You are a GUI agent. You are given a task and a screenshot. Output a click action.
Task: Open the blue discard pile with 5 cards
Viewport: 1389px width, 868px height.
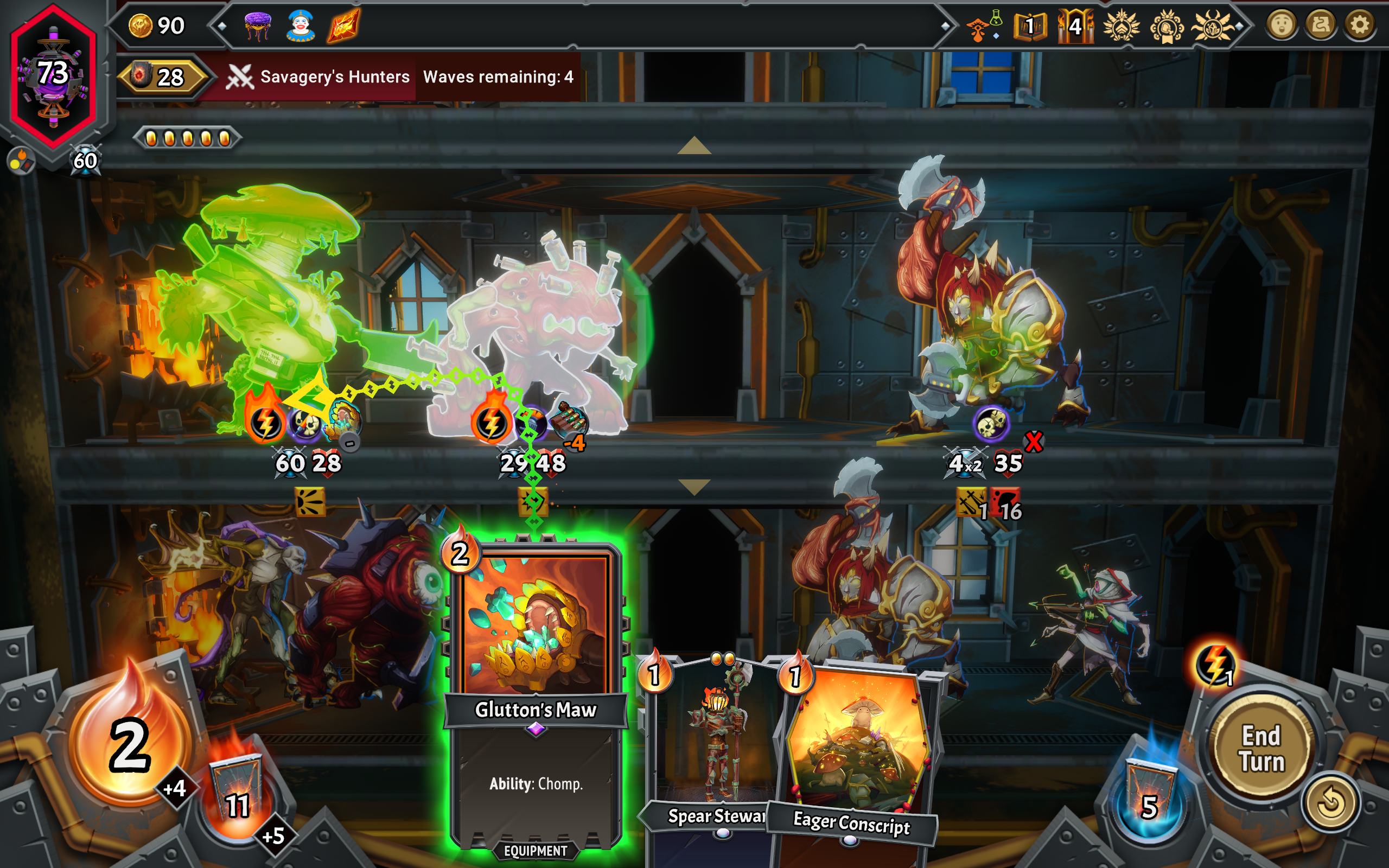[x=1149, y=799]
